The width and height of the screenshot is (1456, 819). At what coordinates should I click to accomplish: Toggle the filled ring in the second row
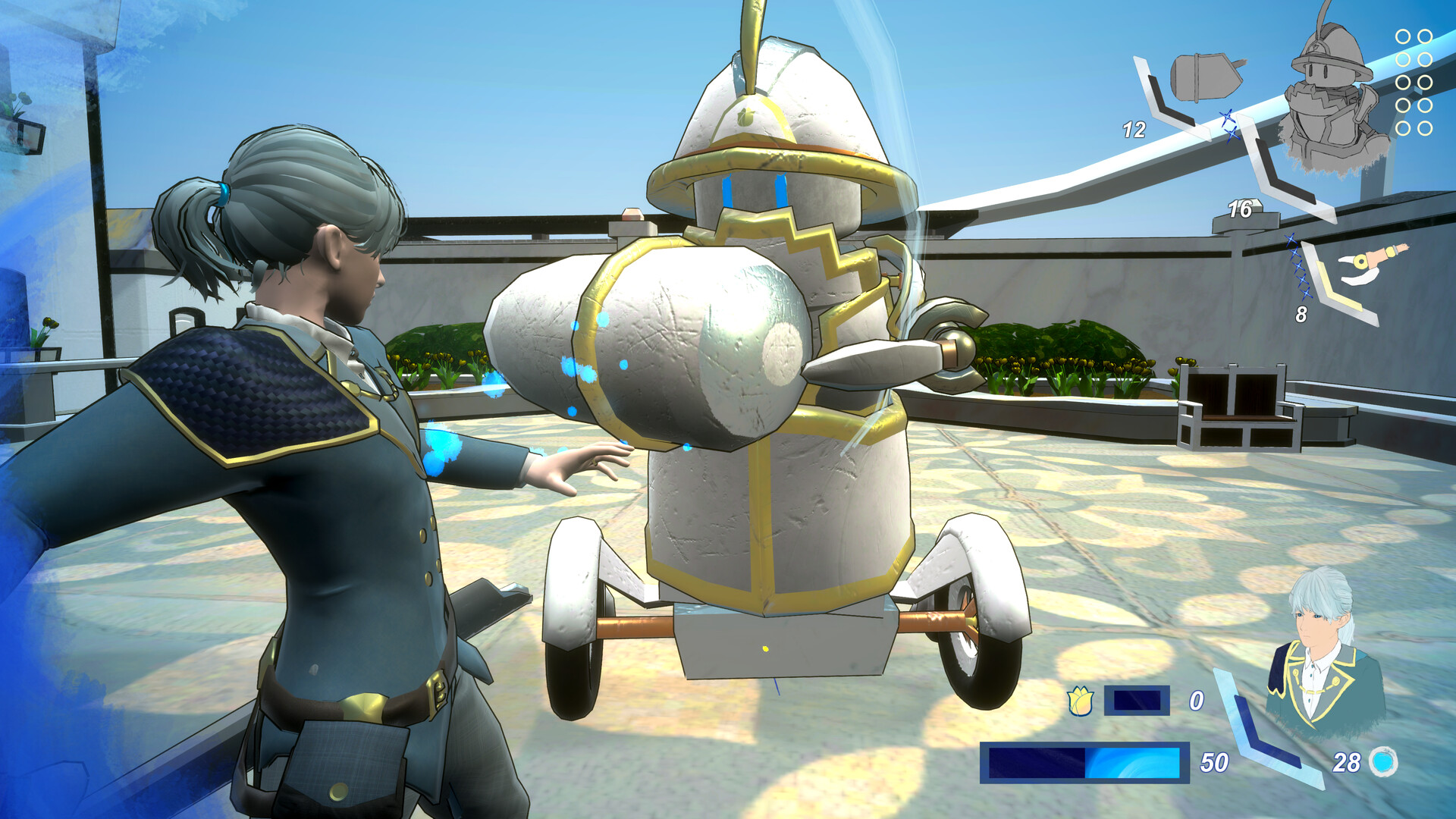(x=1402, y=58)
